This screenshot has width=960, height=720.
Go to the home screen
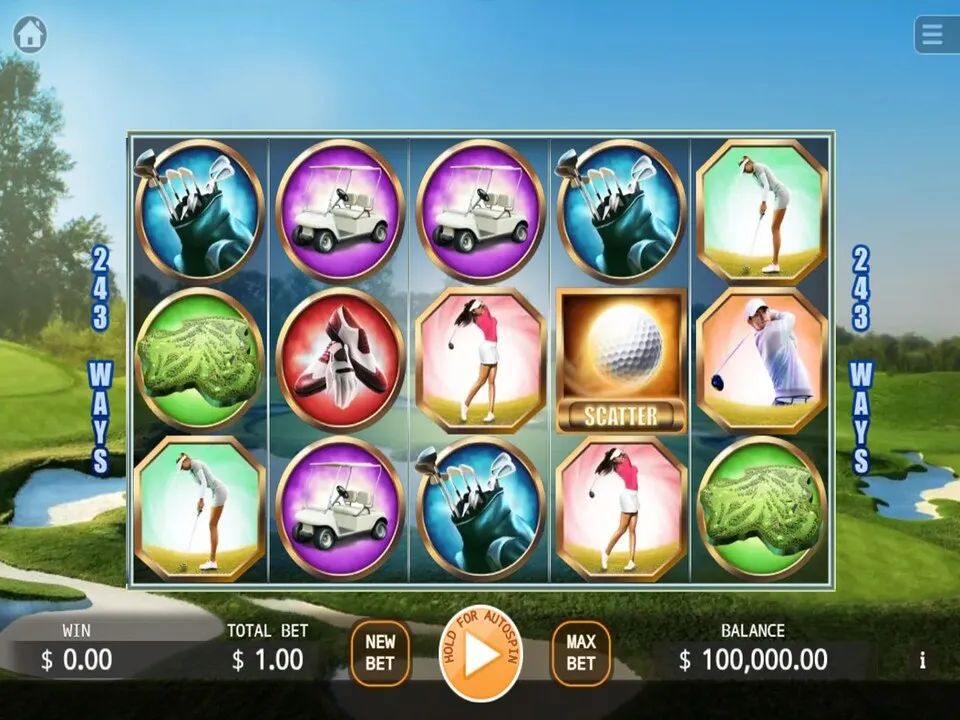coord(30,35)
